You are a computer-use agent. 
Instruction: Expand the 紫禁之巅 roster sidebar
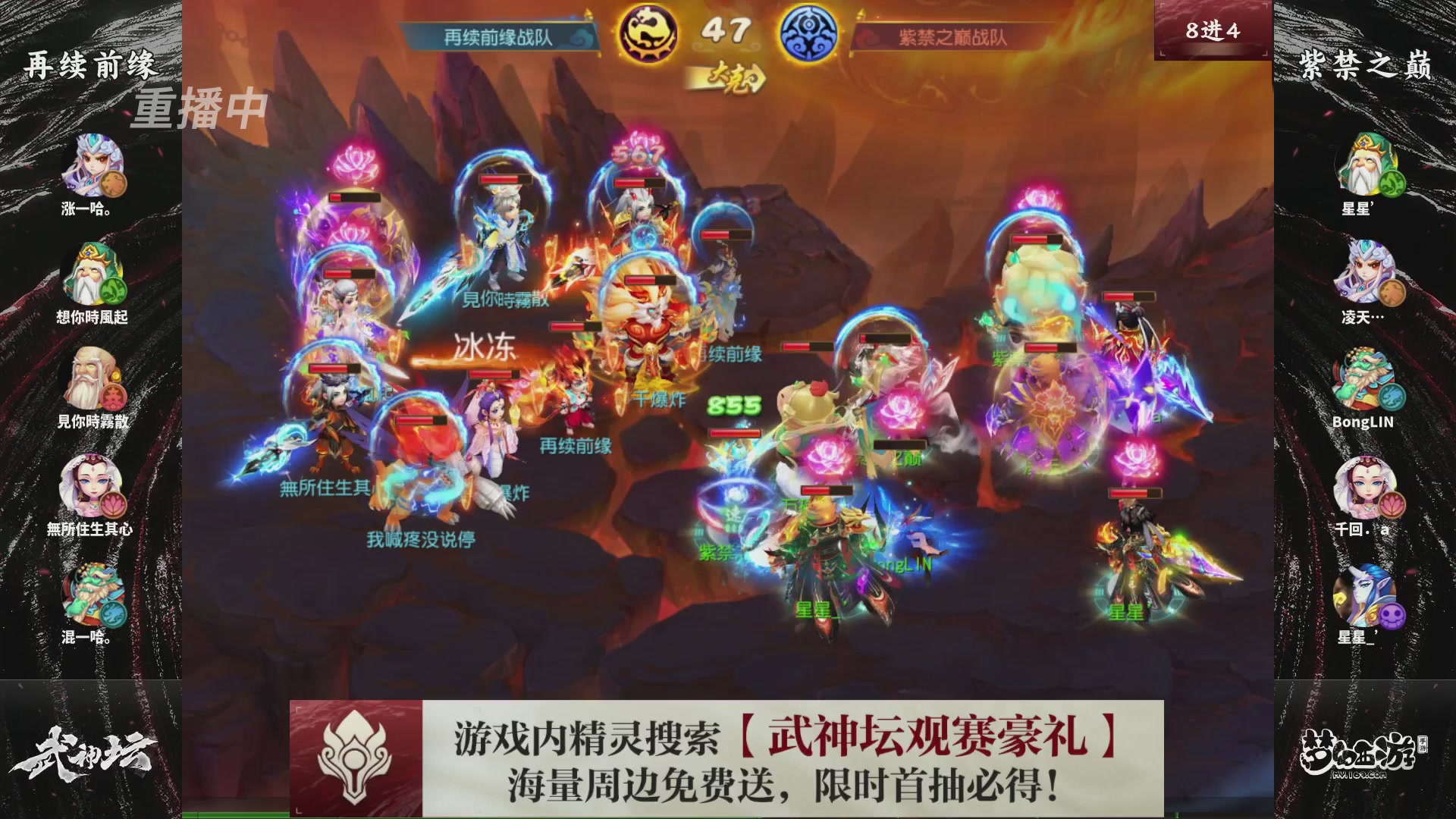[x=1365, y=64]
